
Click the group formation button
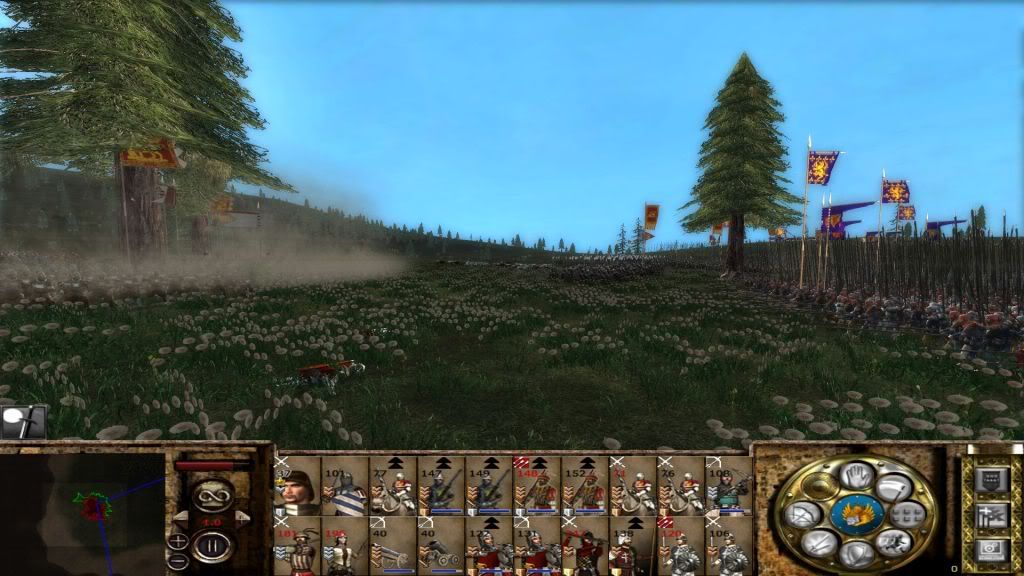[909, 515]
